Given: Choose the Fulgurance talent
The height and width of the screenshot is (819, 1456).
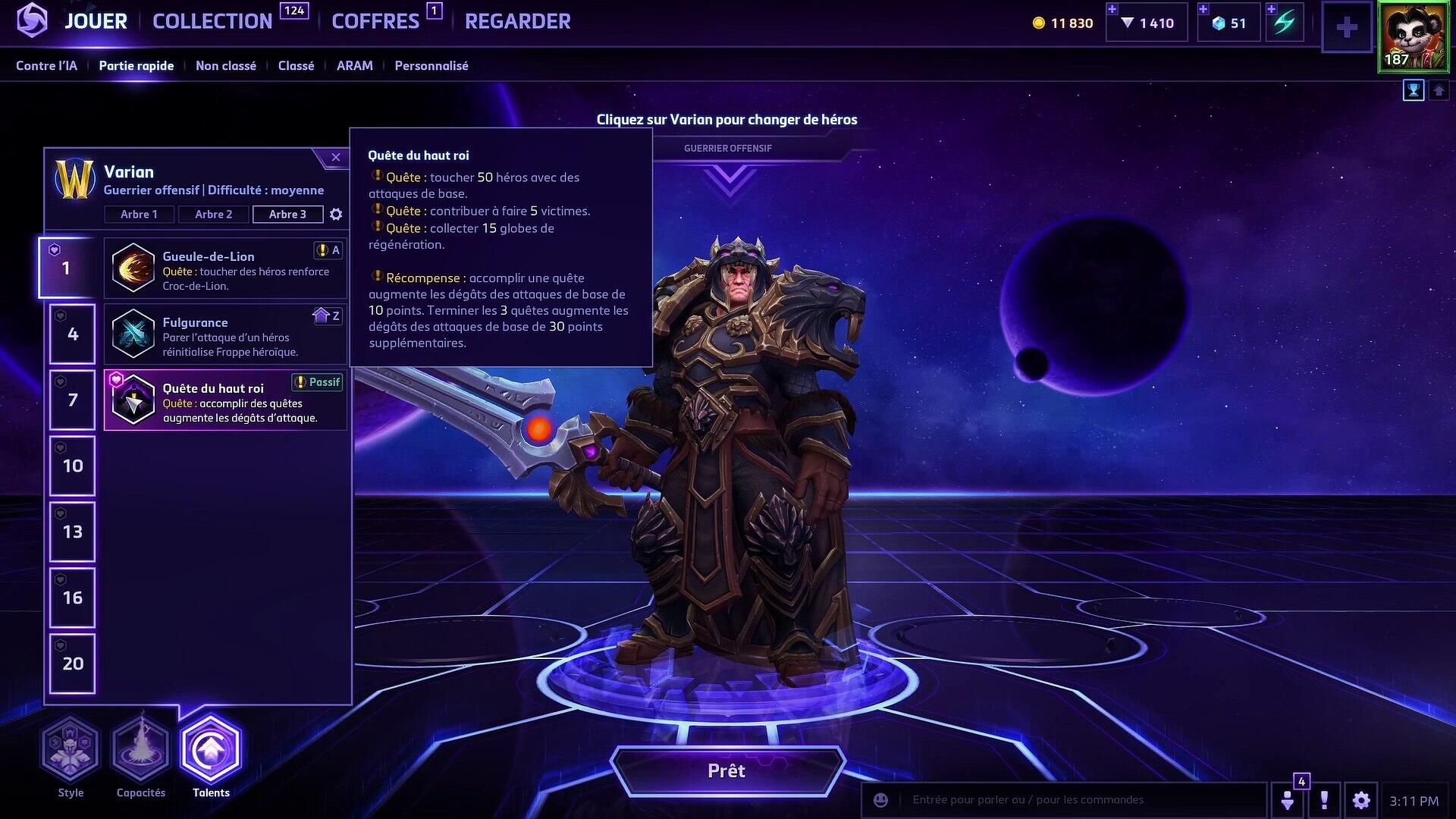Looking at the screenshot, I should 225,334.
